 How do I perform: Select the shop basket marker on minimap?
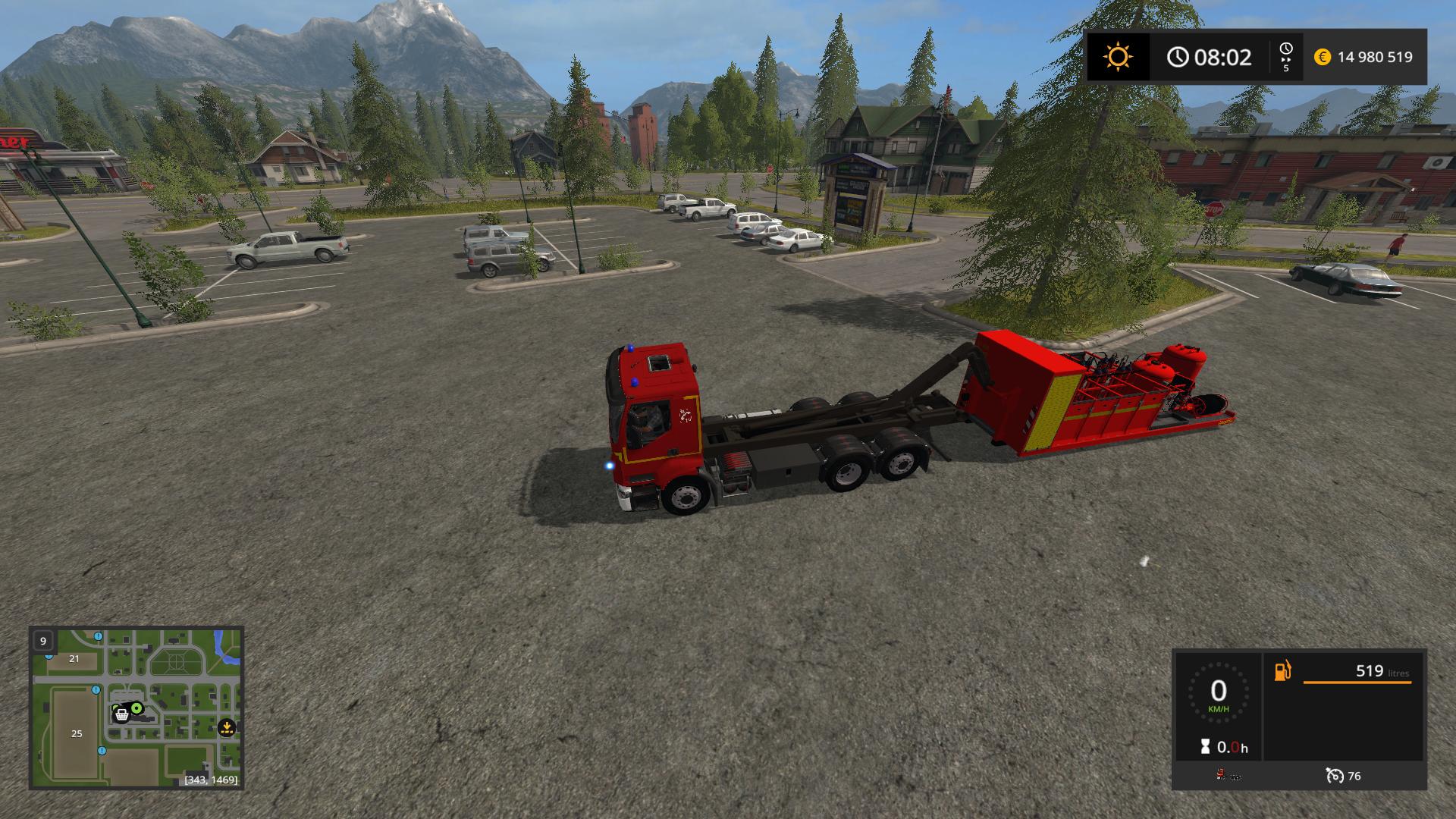(121, 714)
